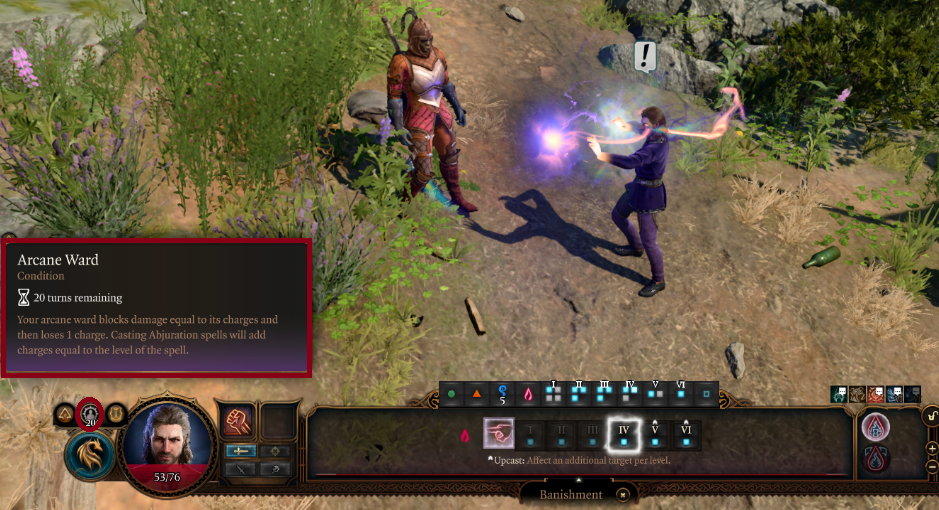The width and height of the screenshot is (939, 510).
Task: Click the green circle action resource
Action: [x=451, y=394]
